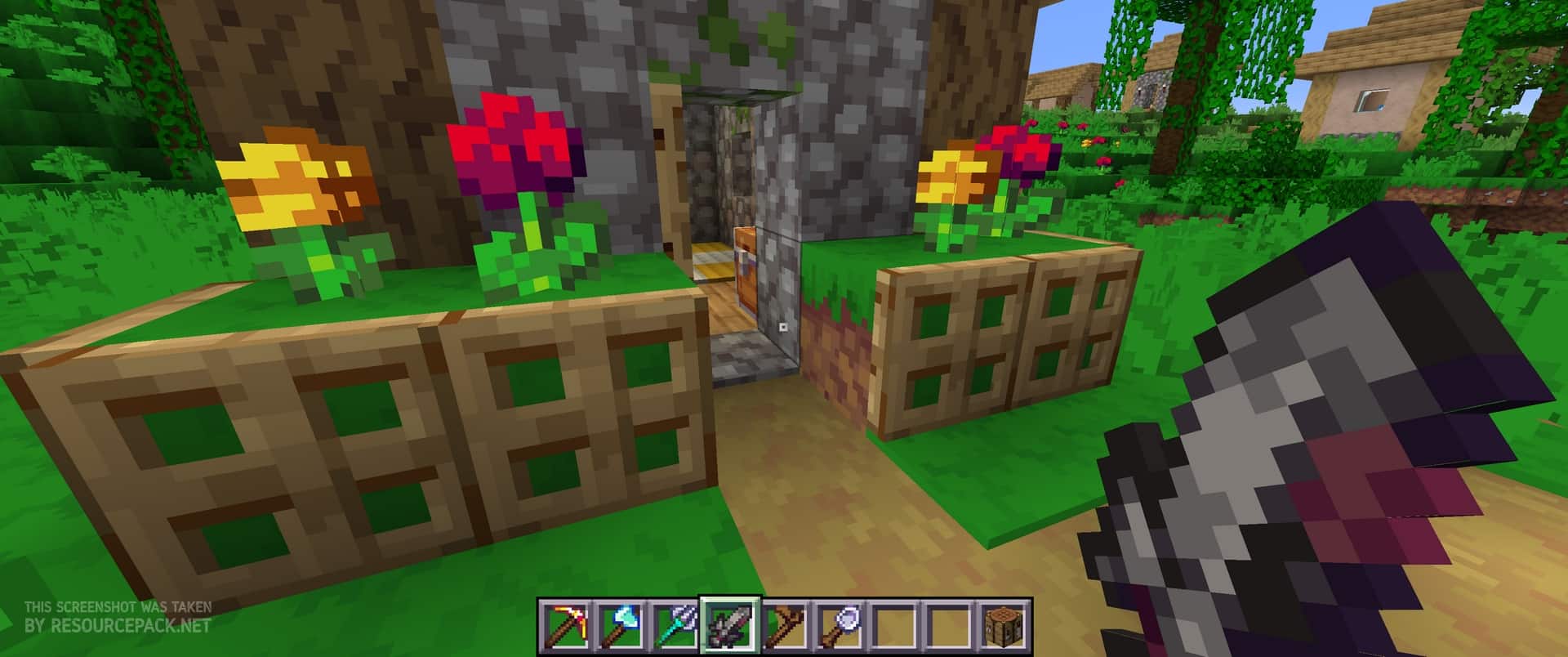Screen dimensions: 1568x657
Task: Choose the trident in the hotbar
Action: coord(673,628)
